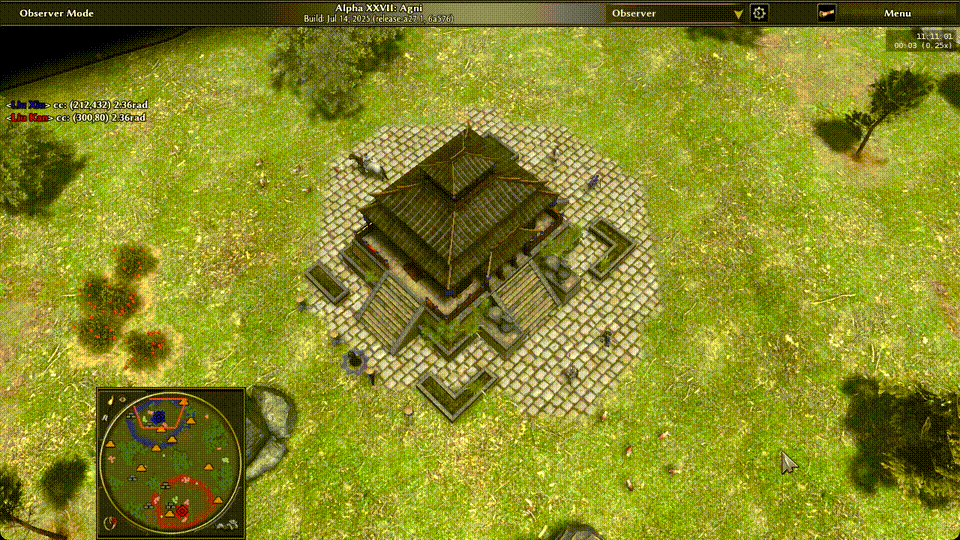960x540 pixels.
Task: Open the Menu button
Action: [x=897, y=13]
